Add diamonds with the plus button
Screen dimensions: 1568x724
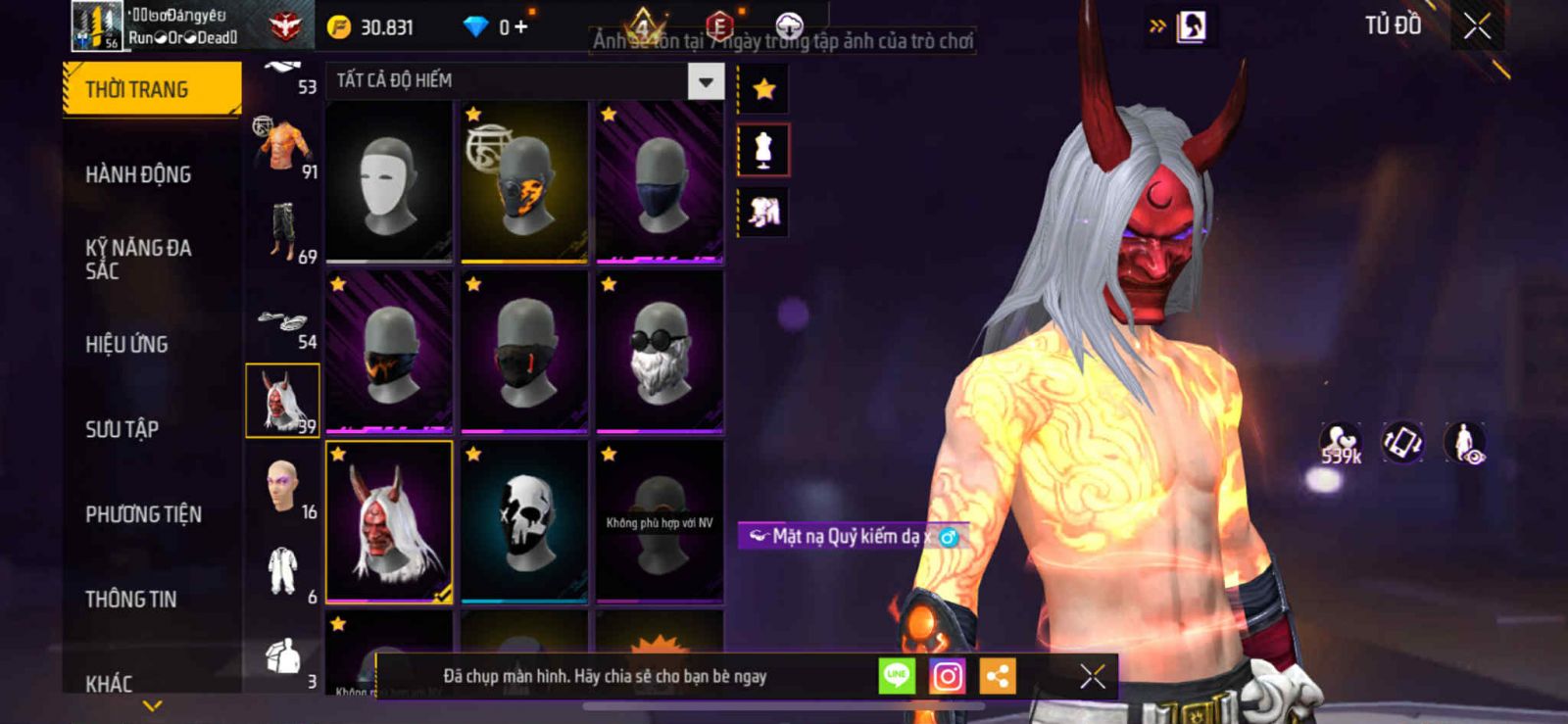point(520,26)
